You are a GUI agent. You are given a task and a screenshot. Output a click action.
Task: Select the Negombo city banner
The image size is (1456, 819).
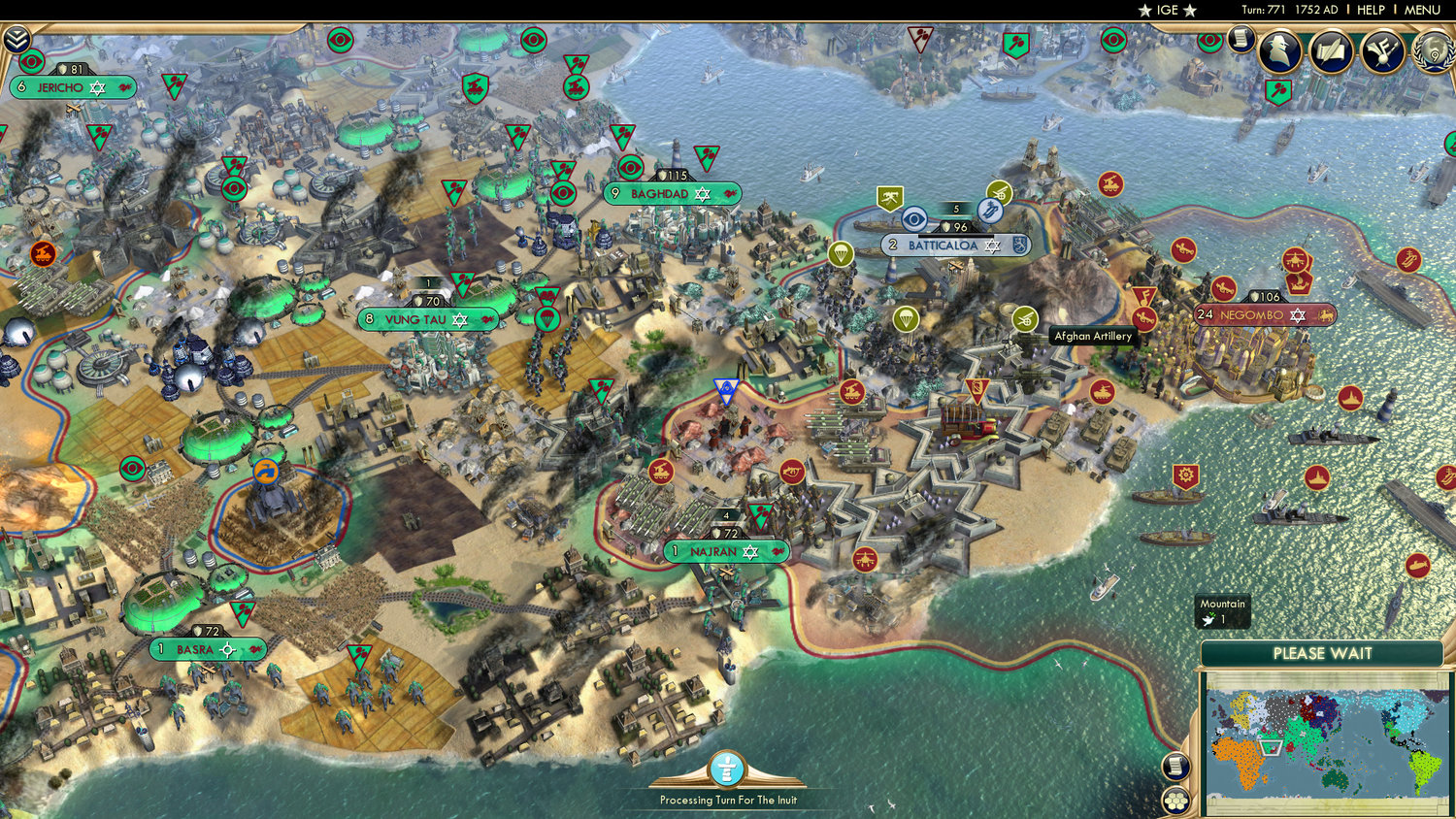(1252, 315)
